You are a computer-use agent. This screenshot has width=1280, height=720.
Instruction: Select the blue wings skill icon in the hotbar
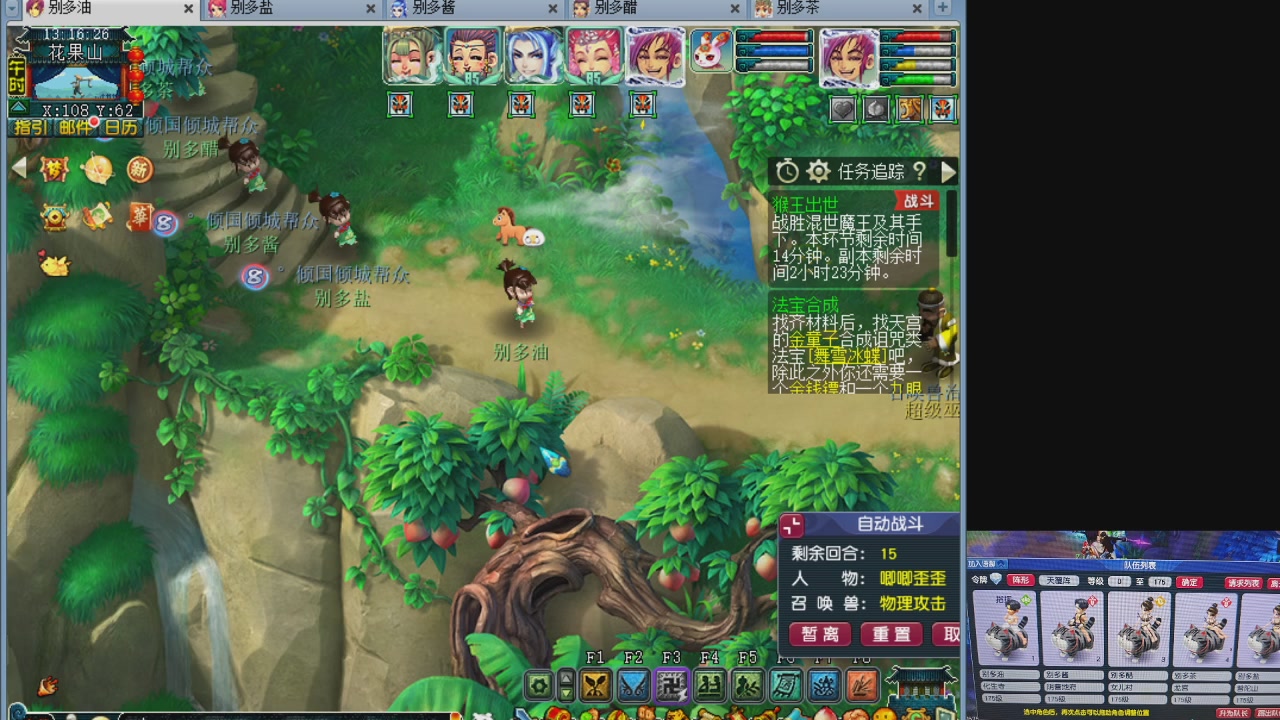pos(634,687)
